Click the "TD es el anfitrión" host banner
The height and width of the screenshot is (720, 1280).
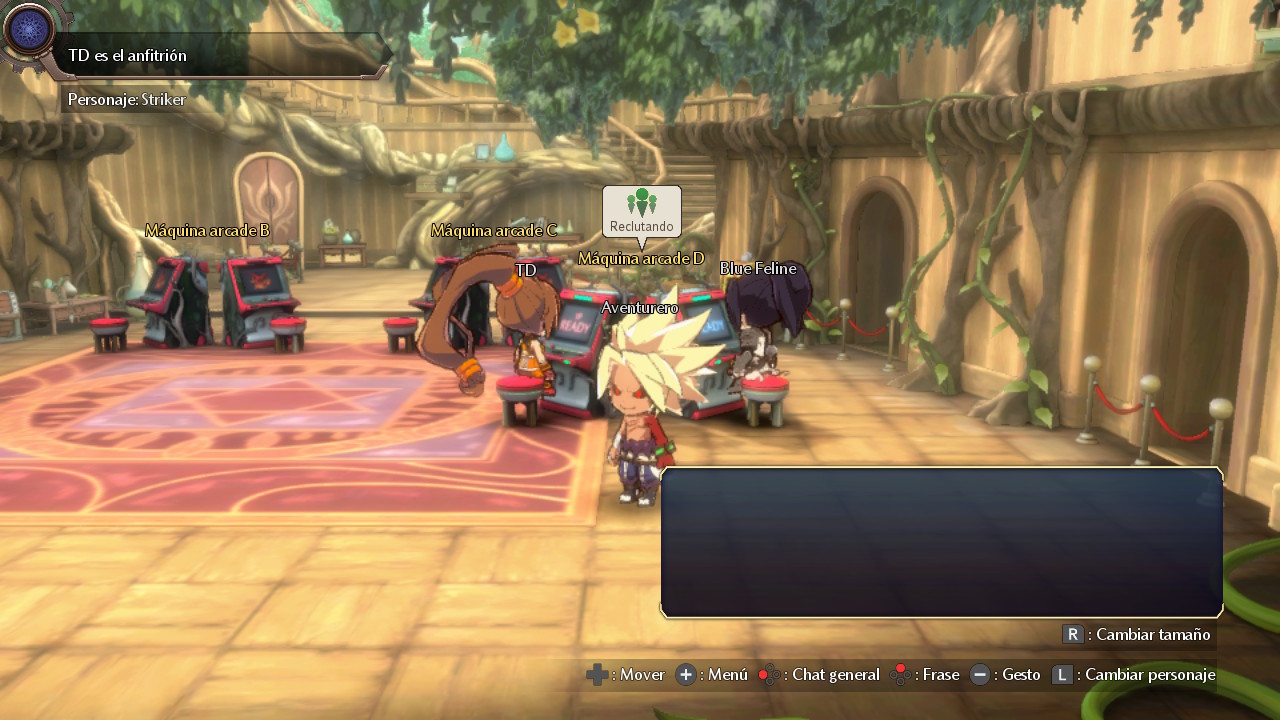tap(220, 55)
